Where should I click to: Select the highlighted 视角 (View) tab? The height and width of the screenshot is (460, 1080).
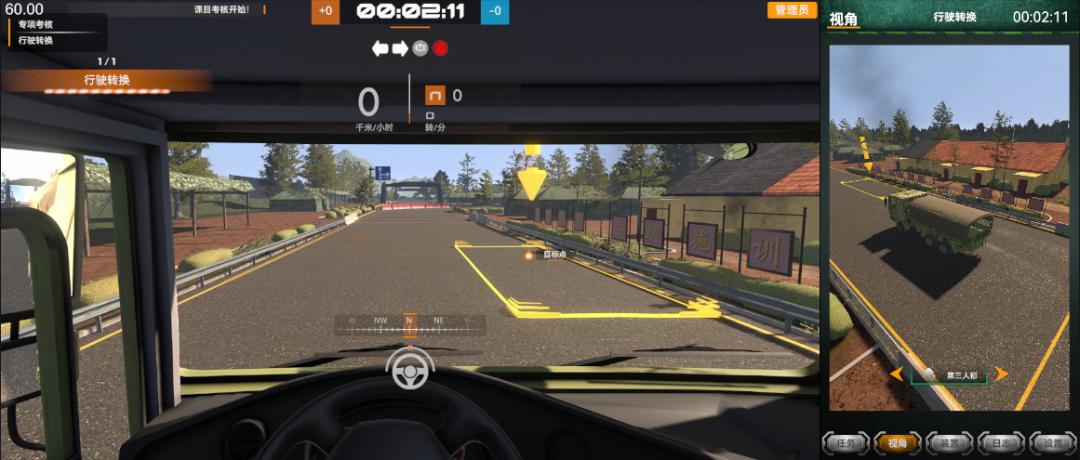893,442
